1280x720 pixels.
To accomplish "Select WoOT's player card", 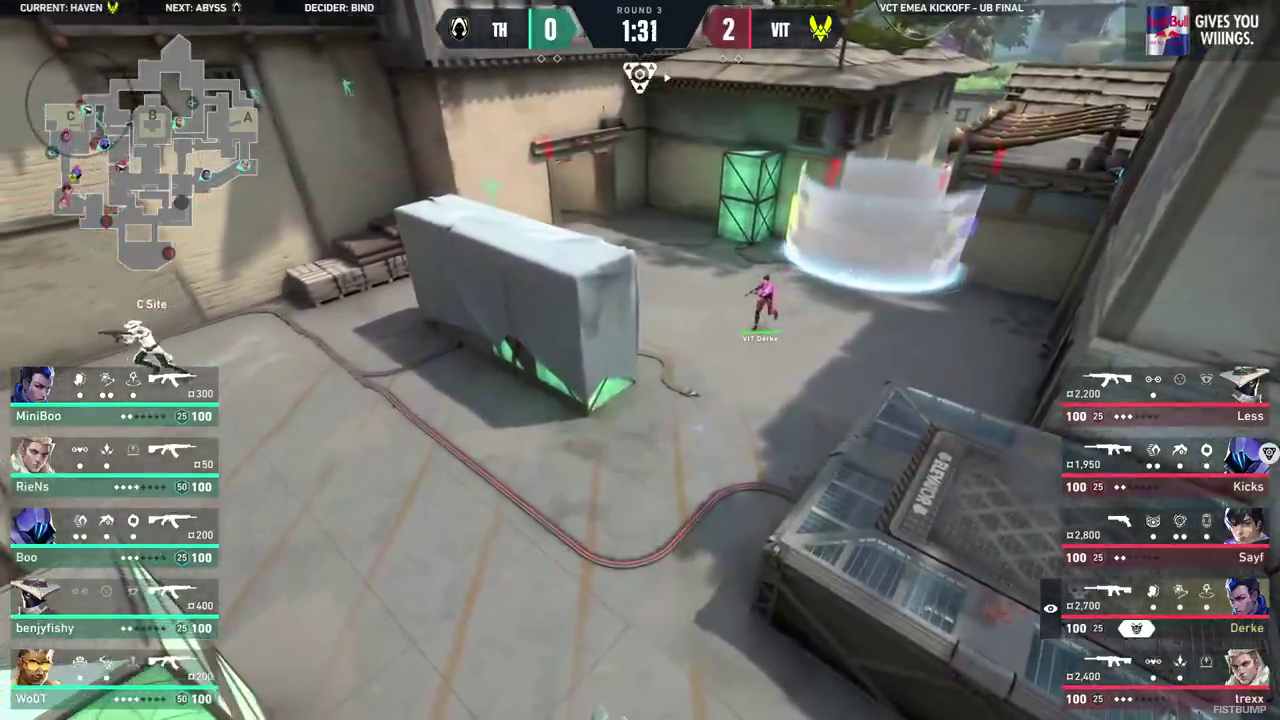I will point(115,680).
